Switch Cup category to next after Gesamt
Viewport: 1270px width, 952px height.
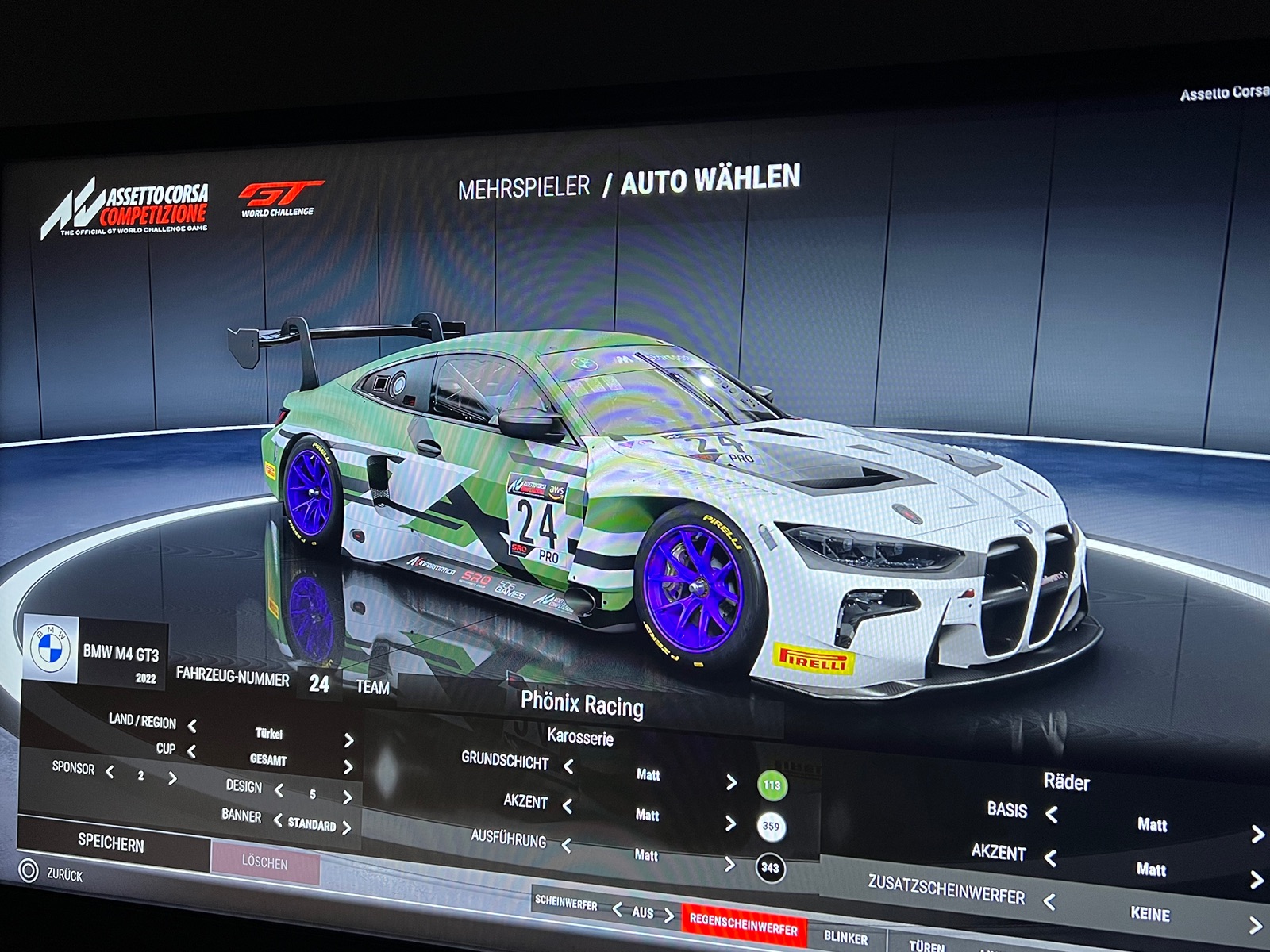coord(348,767)
